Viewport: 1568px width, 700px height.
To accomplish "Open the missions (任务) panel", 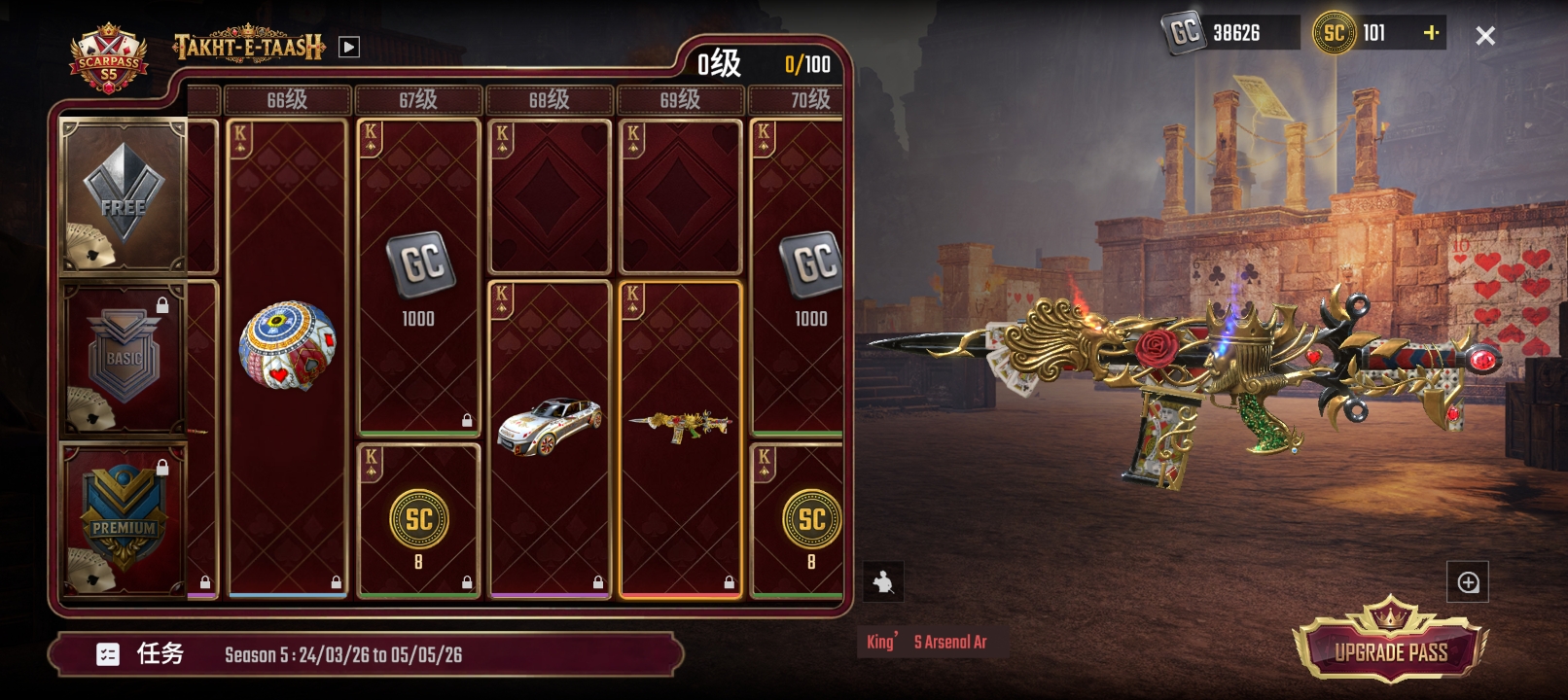I will click(x=141, y=654).
